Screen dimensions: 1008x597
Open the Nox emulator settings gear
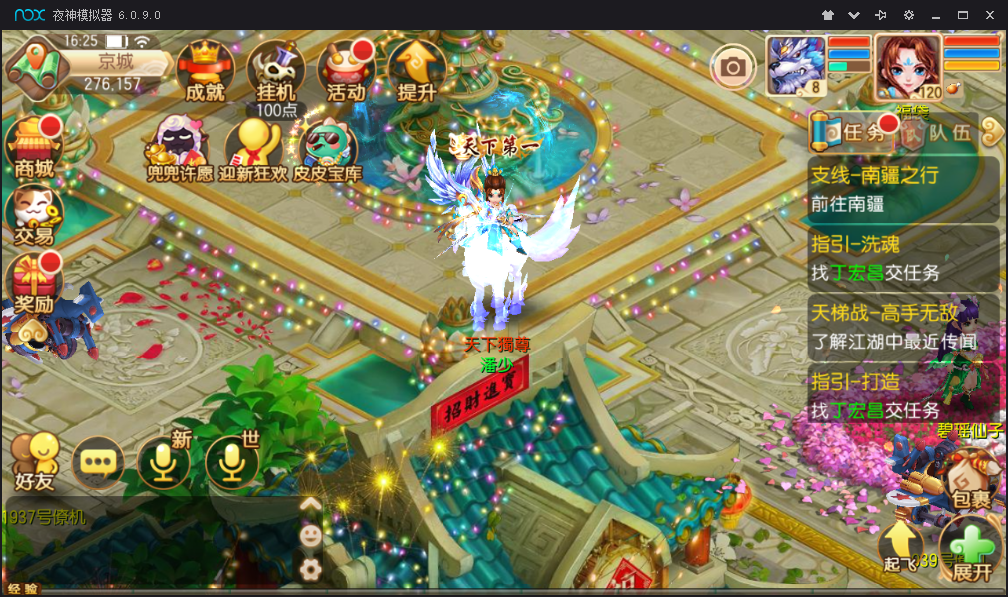coord(909,15)
